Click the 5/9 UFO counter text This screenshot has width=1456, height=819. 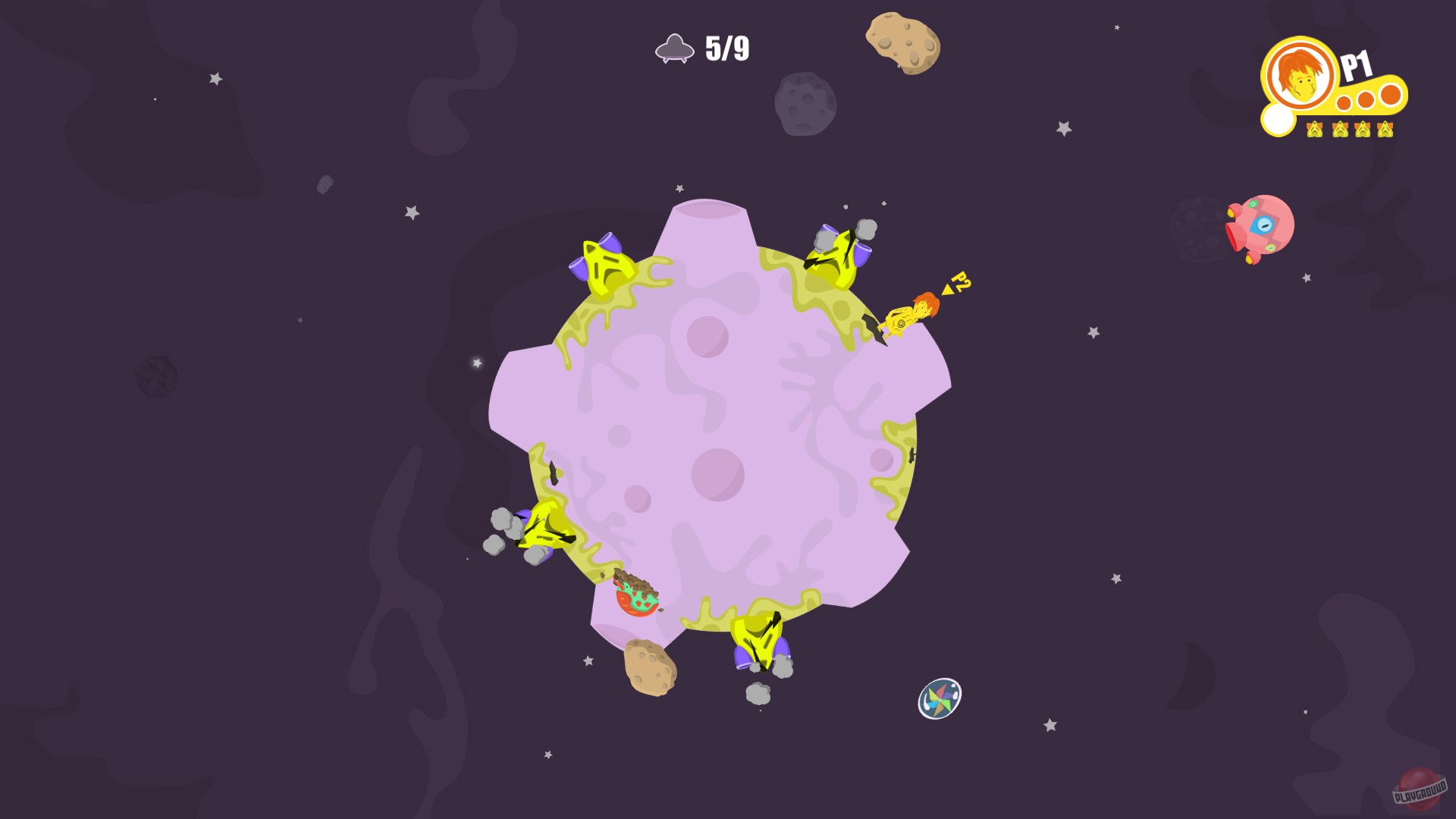726,48
